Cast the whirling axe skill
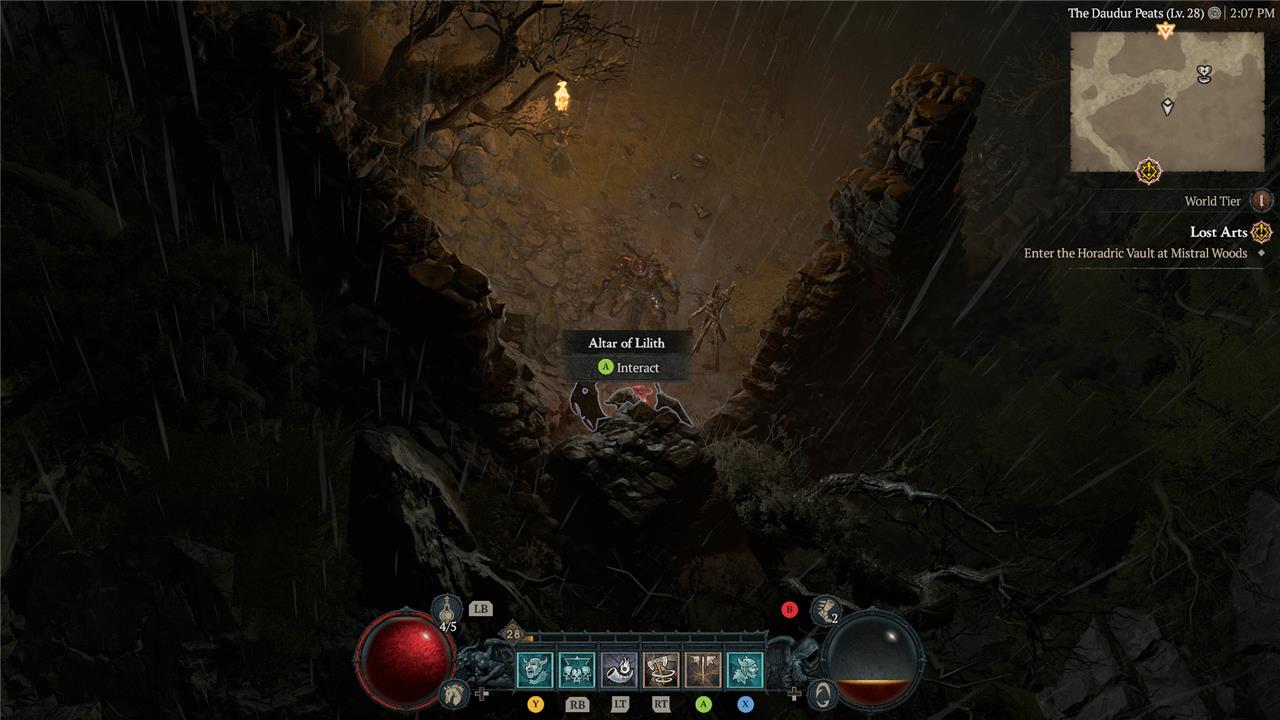Image resolution: width=1280 pixels, height=720 pixels. point(661,669)
